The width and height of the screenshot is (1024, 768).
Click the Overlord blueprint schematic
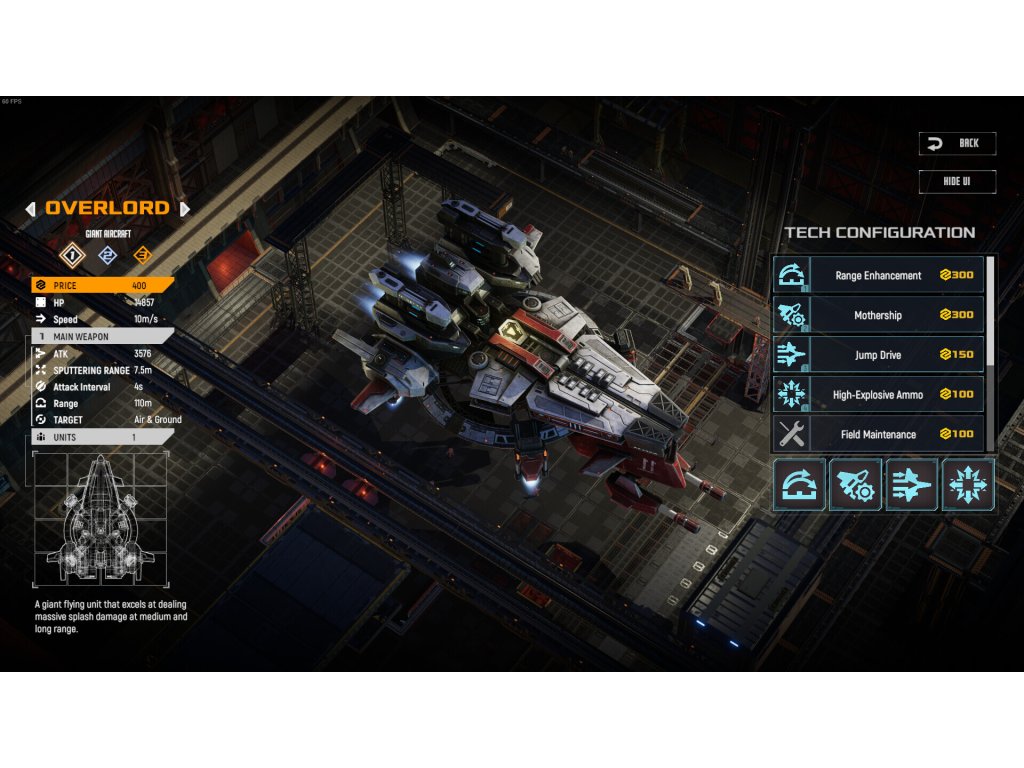pos(103,519)
